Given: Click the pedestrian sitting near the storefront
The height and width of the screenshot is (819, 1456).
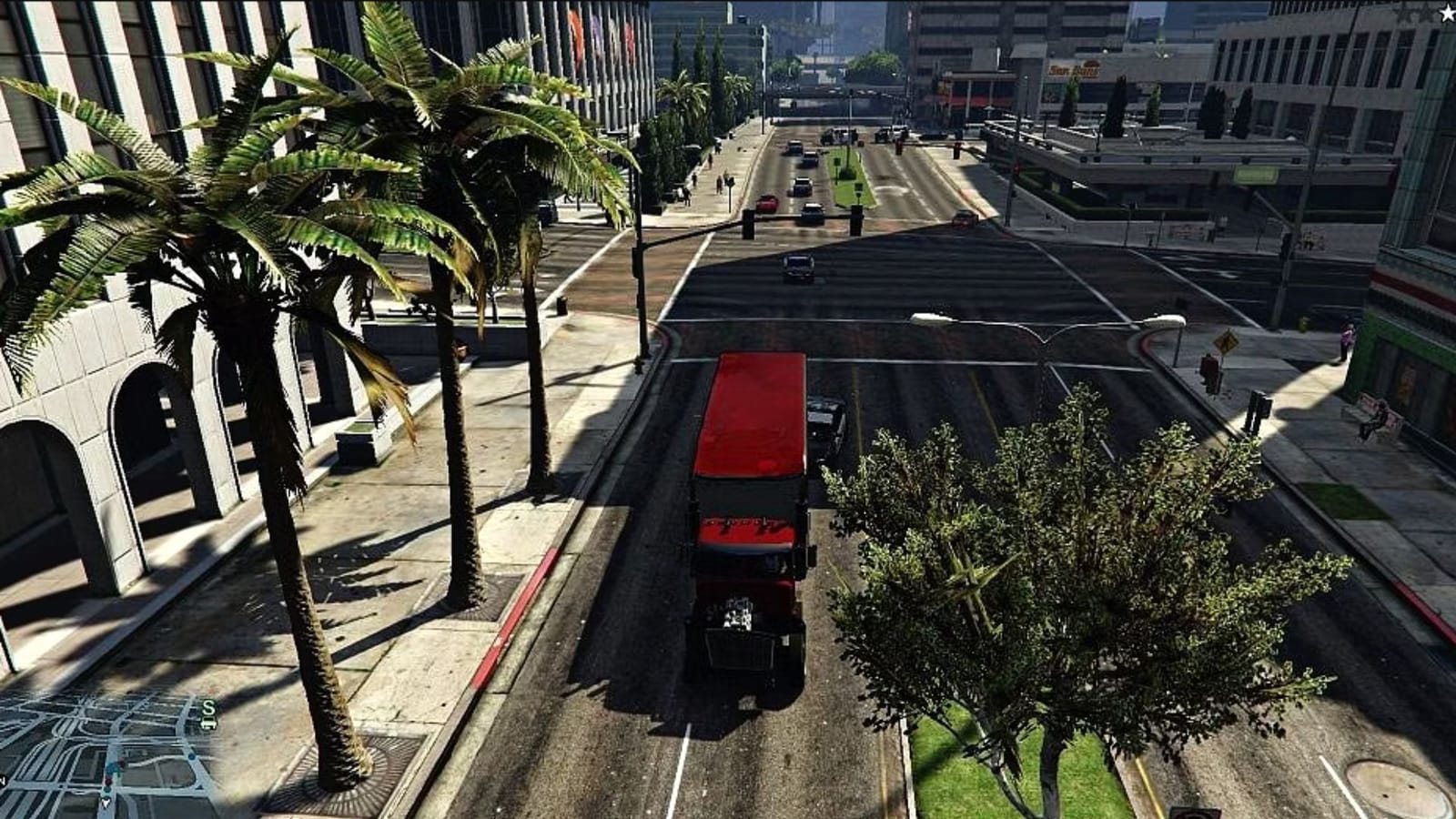Looking at the screenshot, I should [1377, 420].
